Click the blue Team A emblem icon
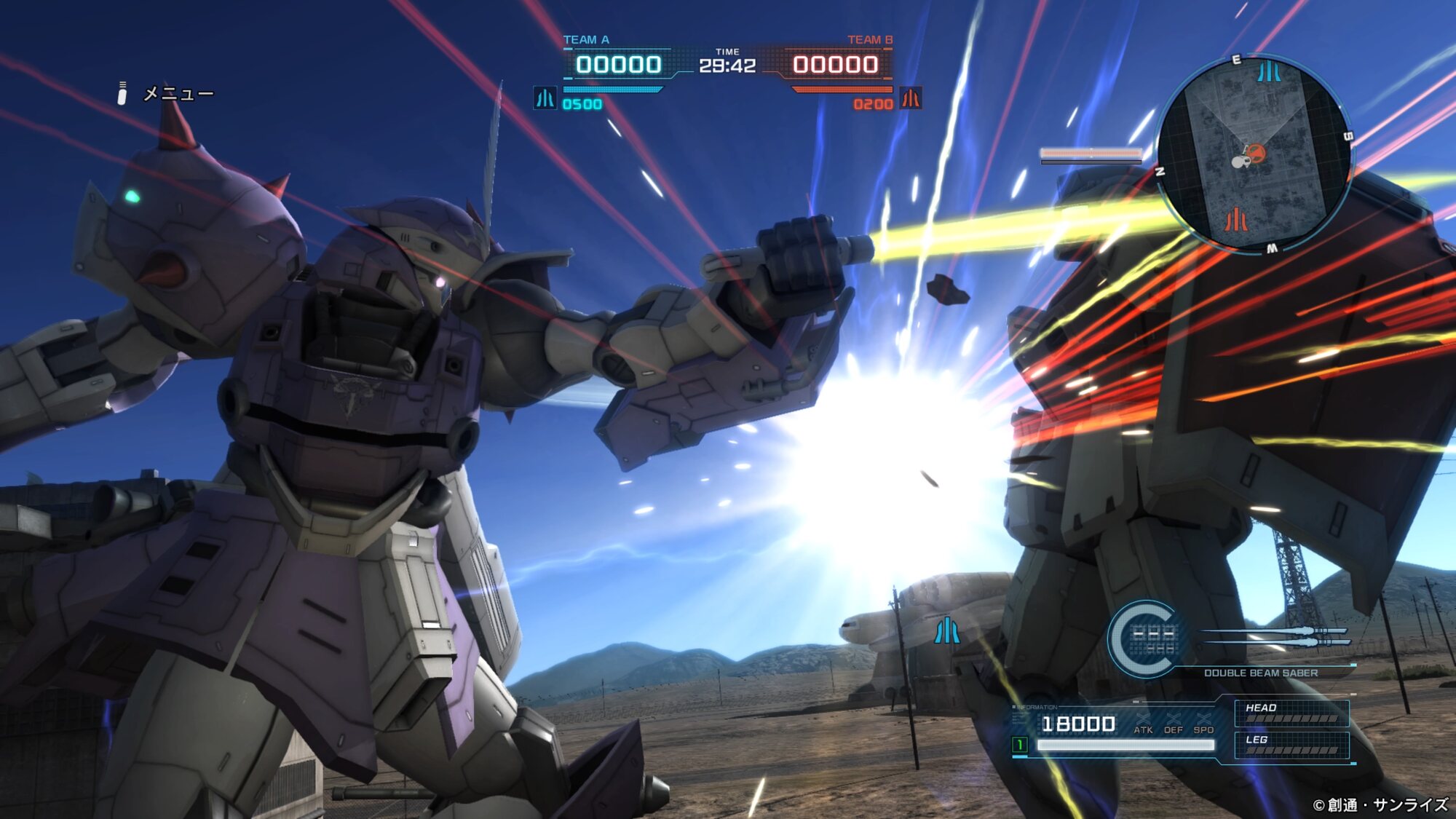Image resolution: width=1456 pixels, height=819 pixels. (545, 98)
